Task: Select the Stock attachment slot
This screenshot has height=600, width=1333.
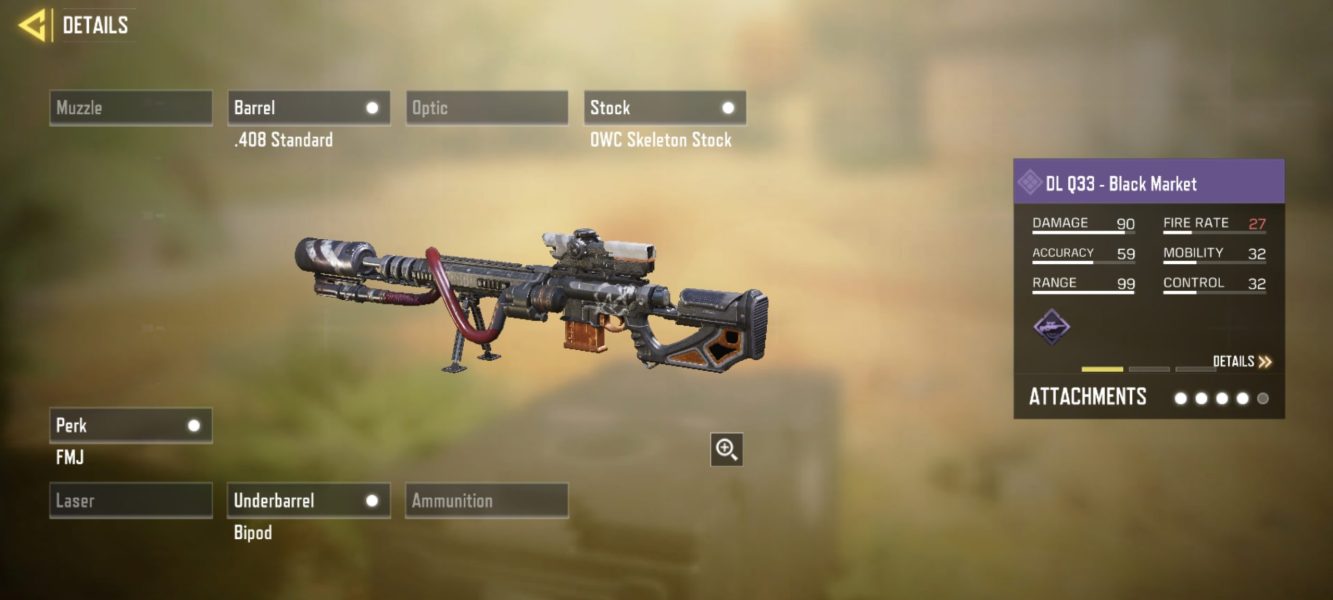Action: (x=664, y=108)
